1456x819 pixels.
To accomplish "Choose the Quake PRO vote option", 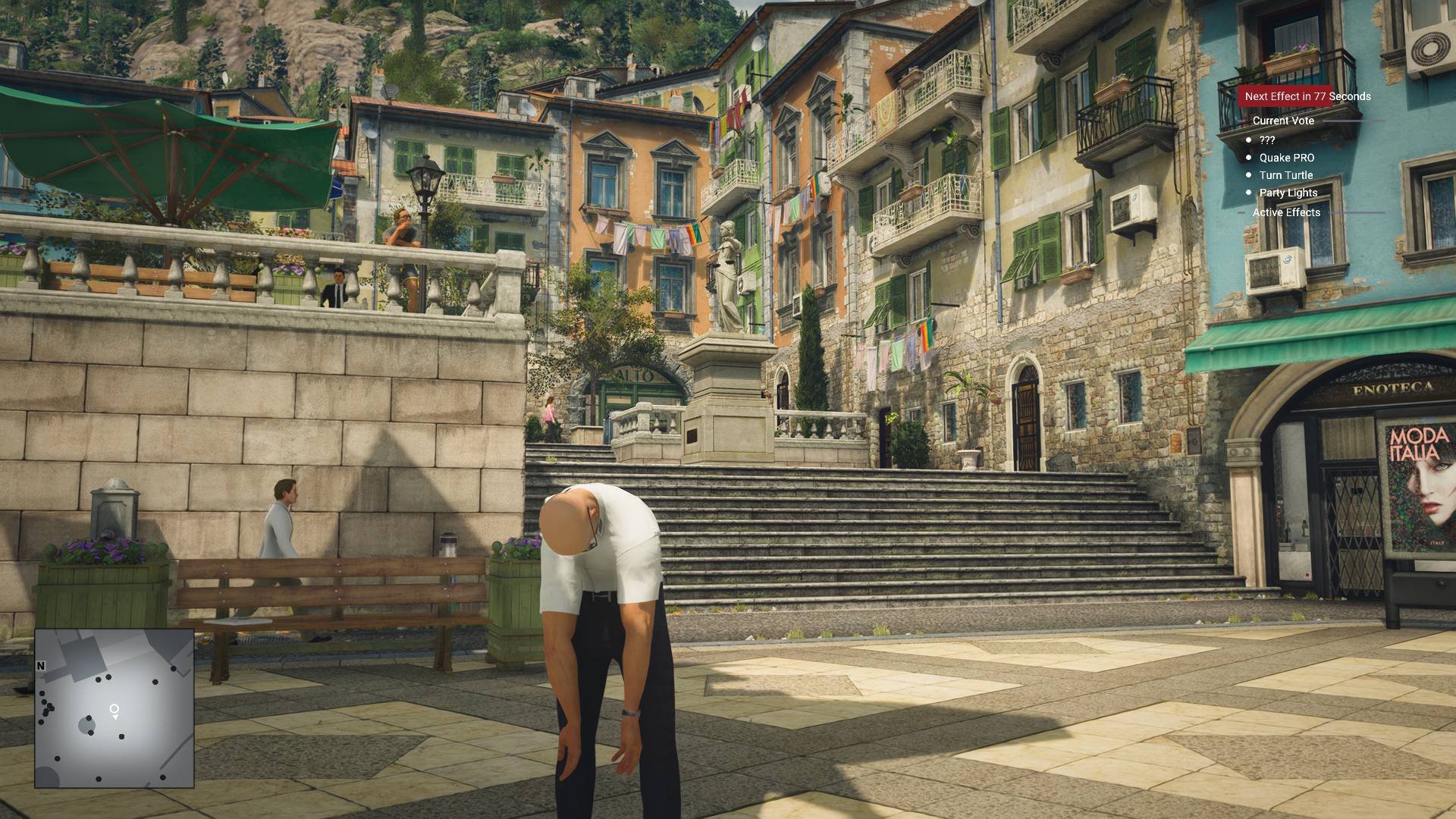I will click(x=1286, y=158).
